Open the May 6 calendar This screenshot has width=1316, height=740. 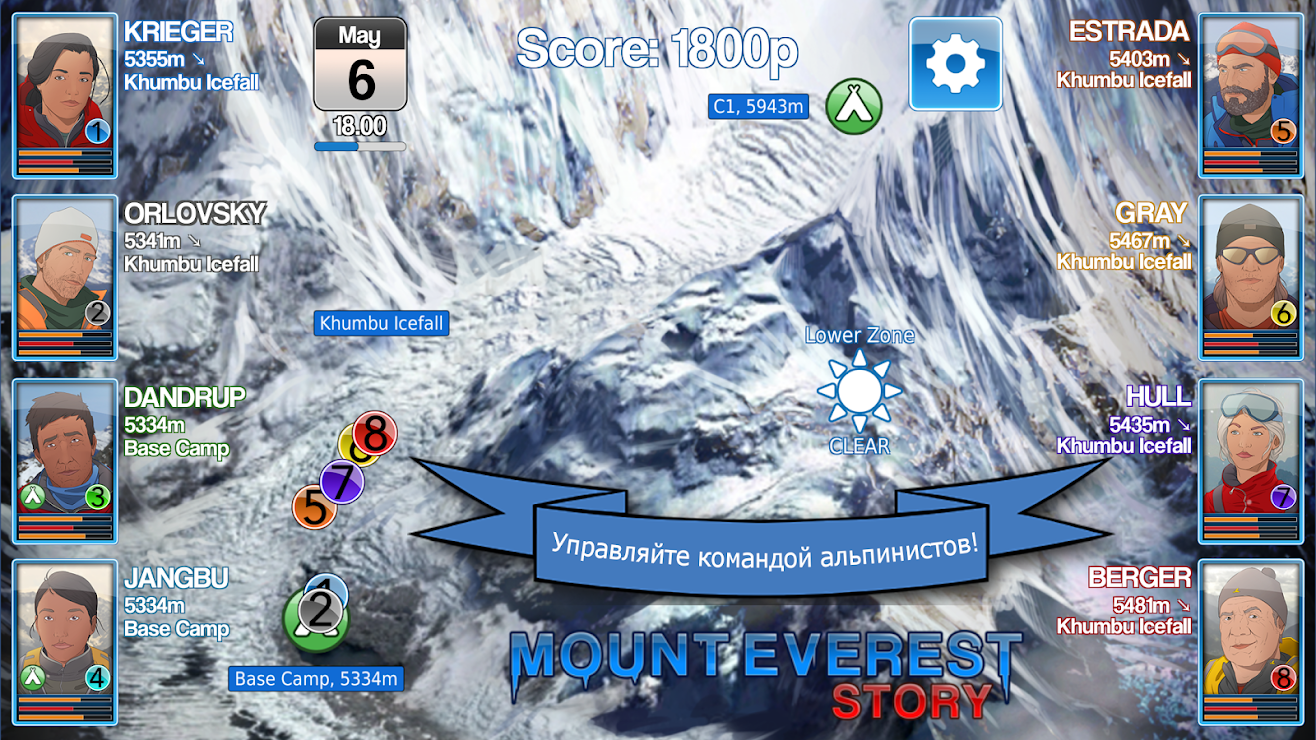pyautogui.click(x=362, y=63)
